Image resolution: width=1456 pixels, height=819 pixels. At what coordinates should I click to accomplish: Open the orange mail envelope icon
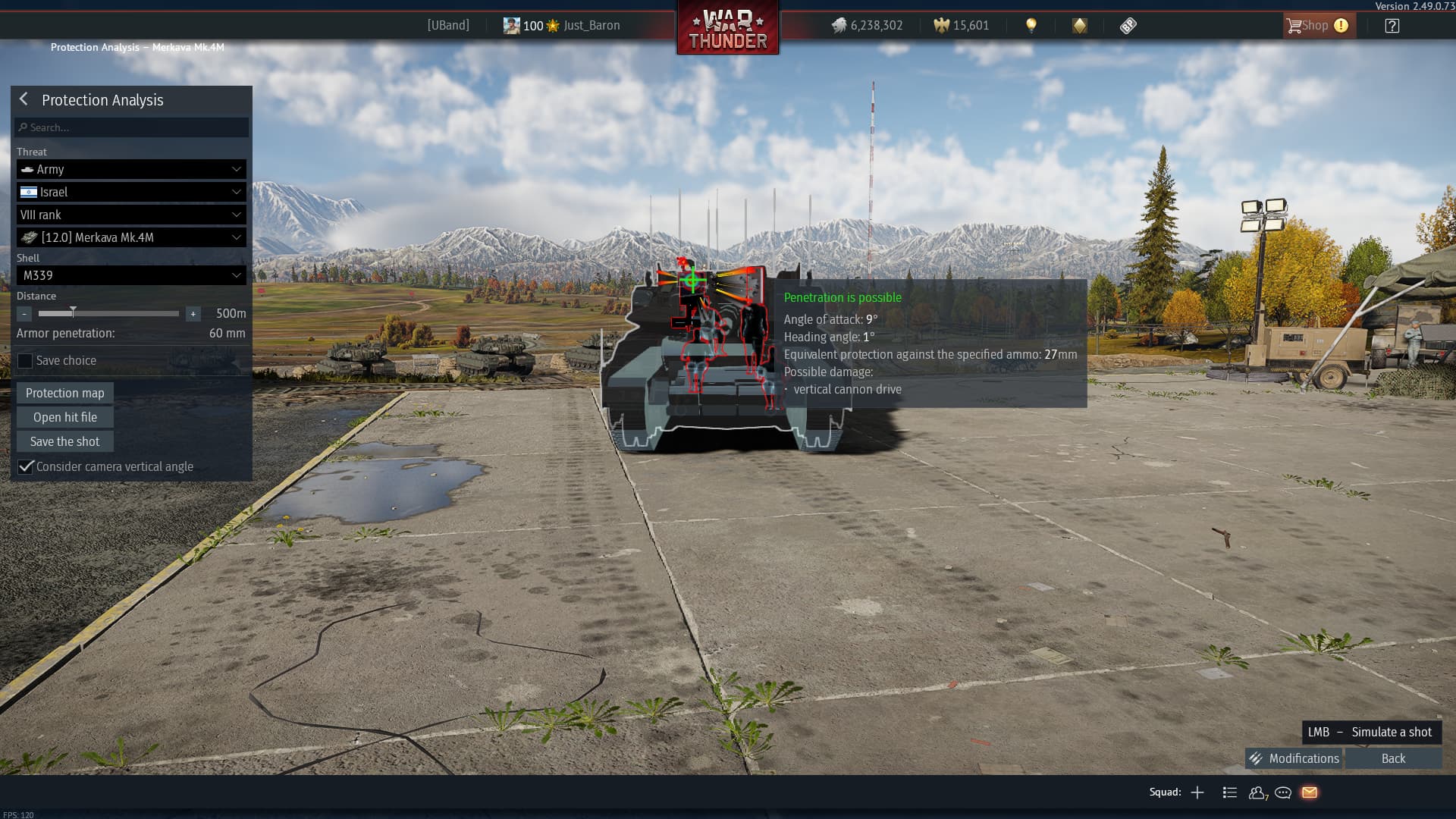click(1310, 792)
